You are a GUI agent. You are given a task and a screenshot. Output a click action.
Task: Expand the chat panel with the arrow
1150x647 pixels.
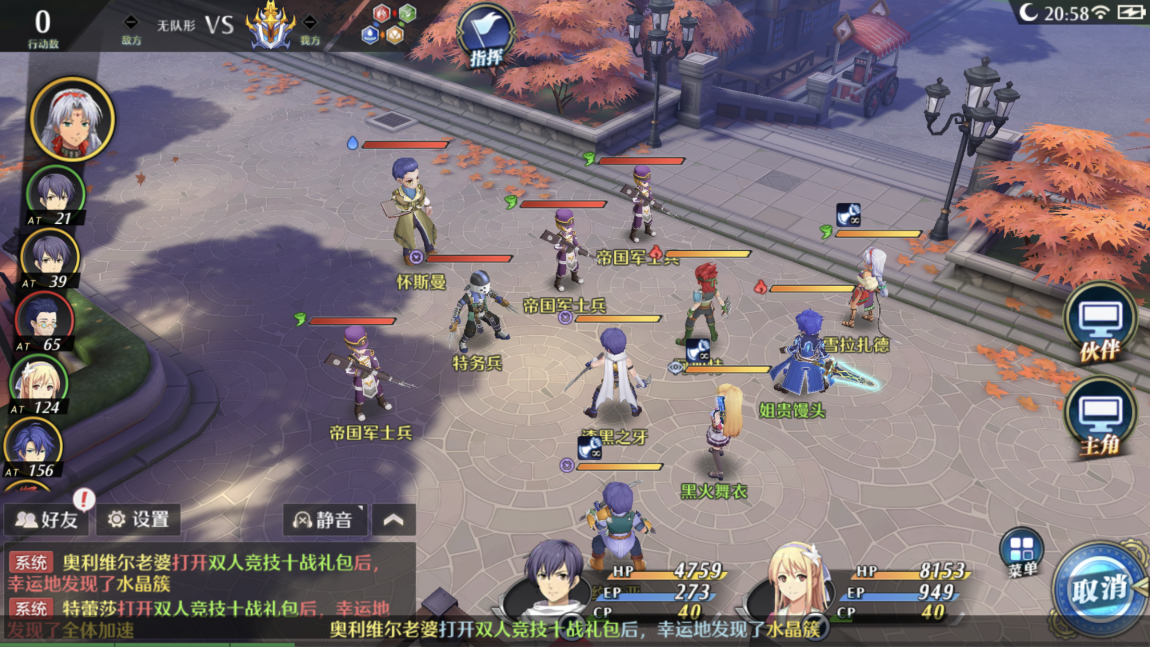(393, 520)
